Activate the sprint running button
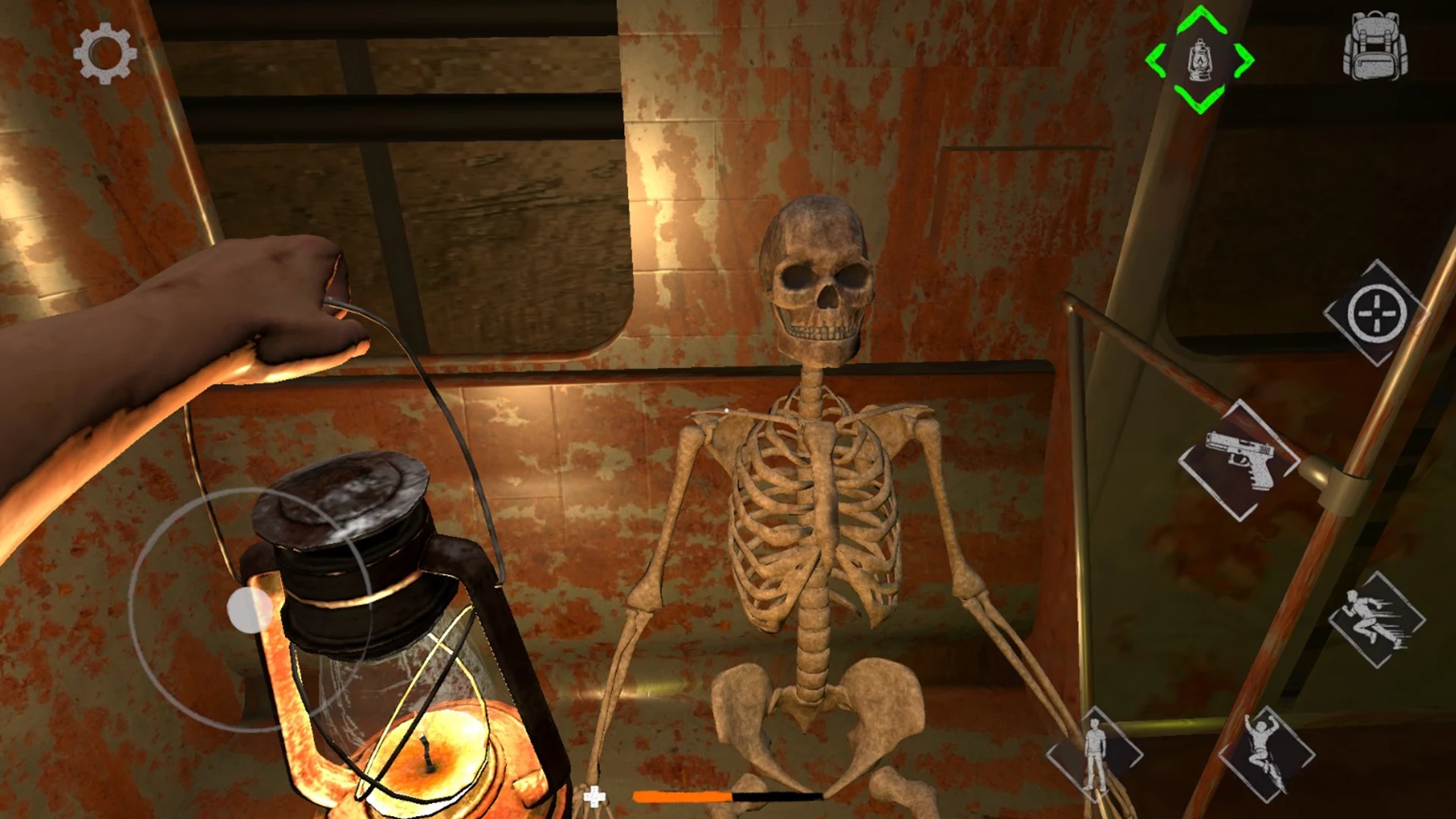This screenshot has width=1456, height=819. [1376, 620]
